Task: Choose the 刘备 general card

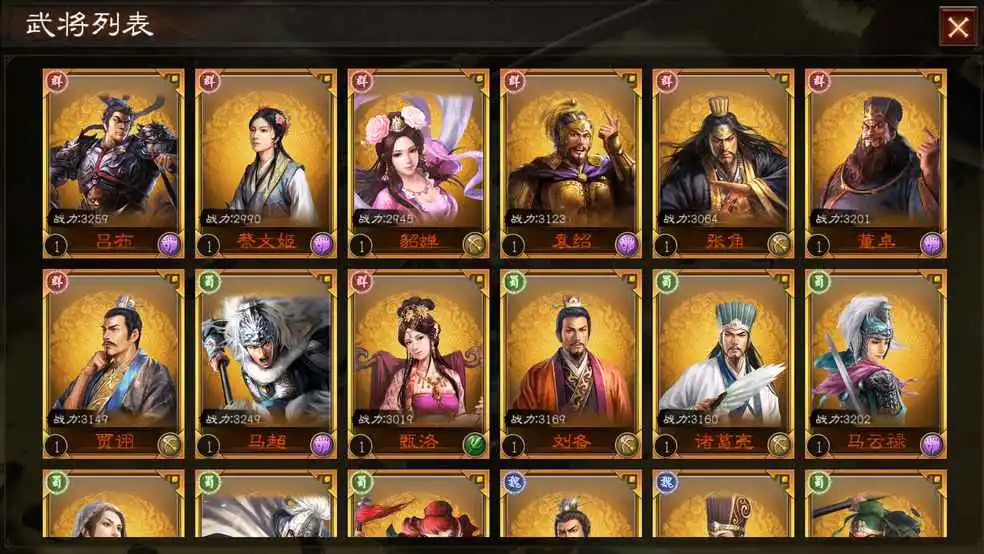Action: click(571, 360)
